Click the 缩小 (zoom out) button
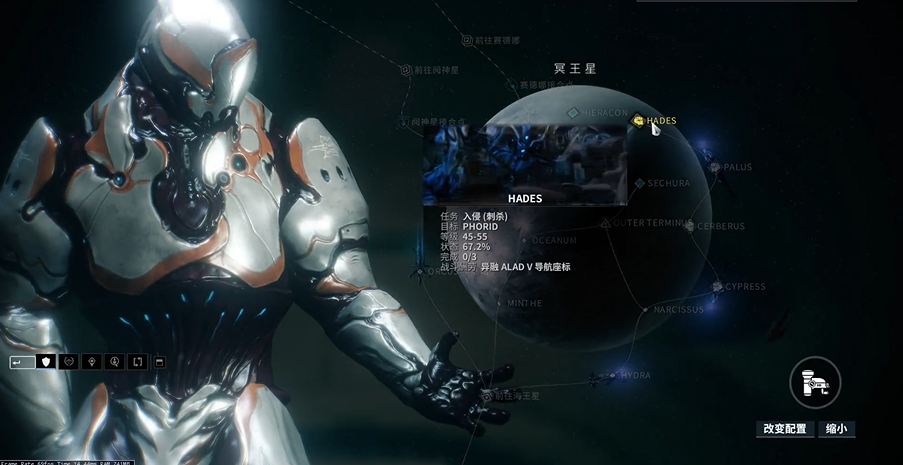Viewport: 903px width, 465px height. pos(837,429)
